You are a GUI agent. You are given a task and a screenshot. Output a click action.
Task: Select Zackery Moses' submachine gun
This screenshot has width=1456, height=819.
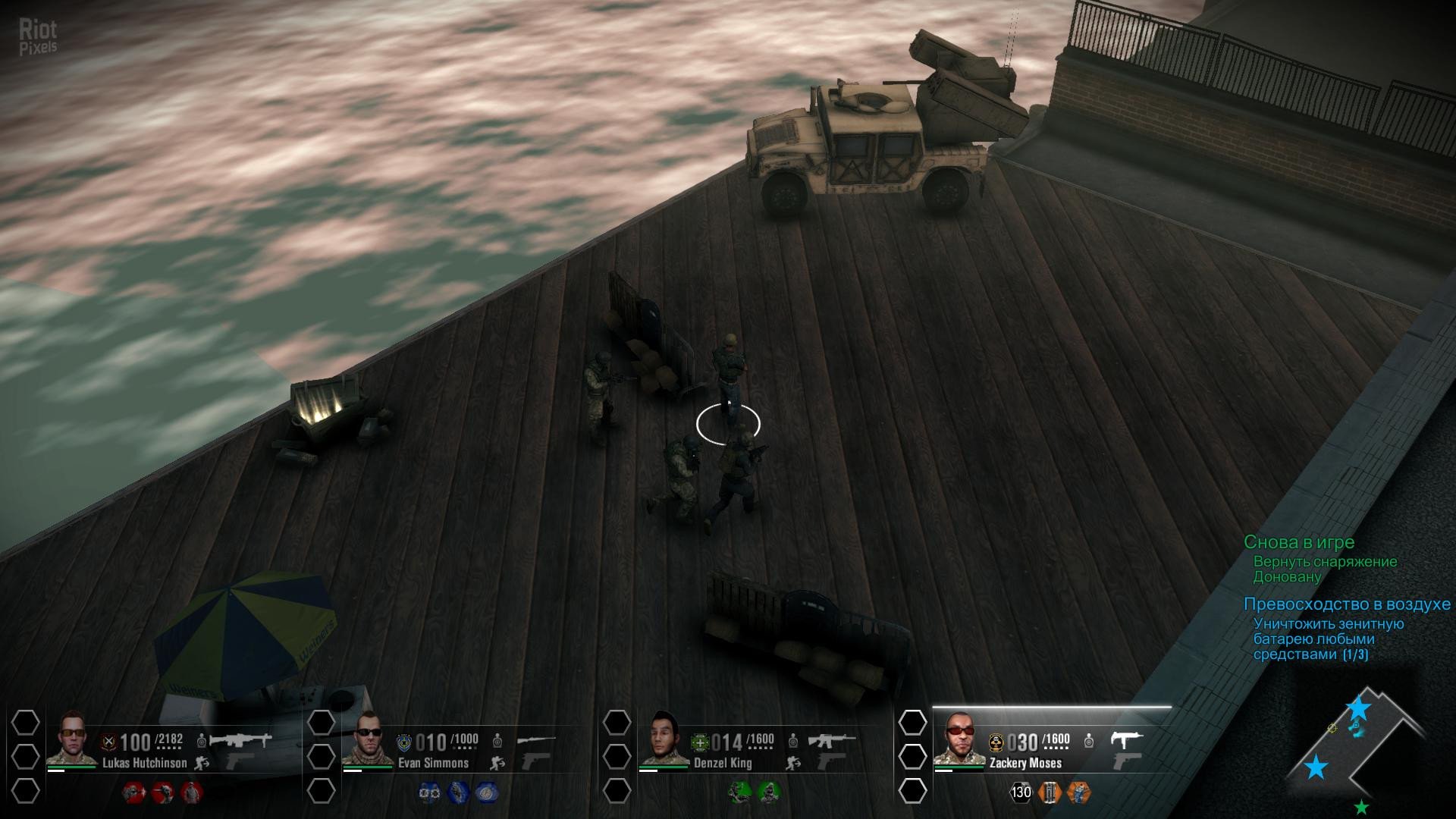[x=1126, y=739]
